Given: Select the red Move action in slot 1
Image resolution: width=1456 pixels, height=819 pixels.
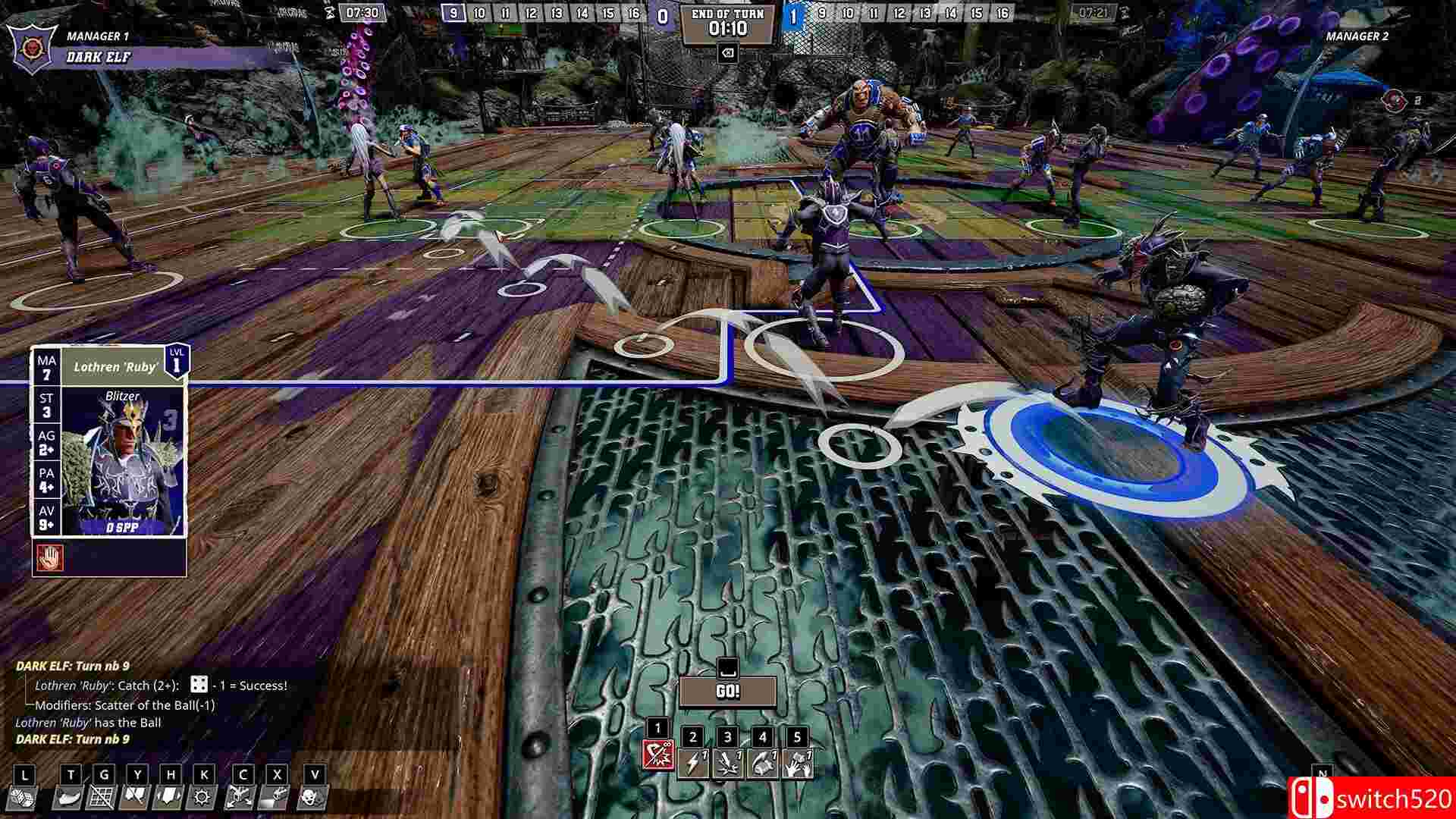Looking at the screenshot, I should click(x=658, y=755).
